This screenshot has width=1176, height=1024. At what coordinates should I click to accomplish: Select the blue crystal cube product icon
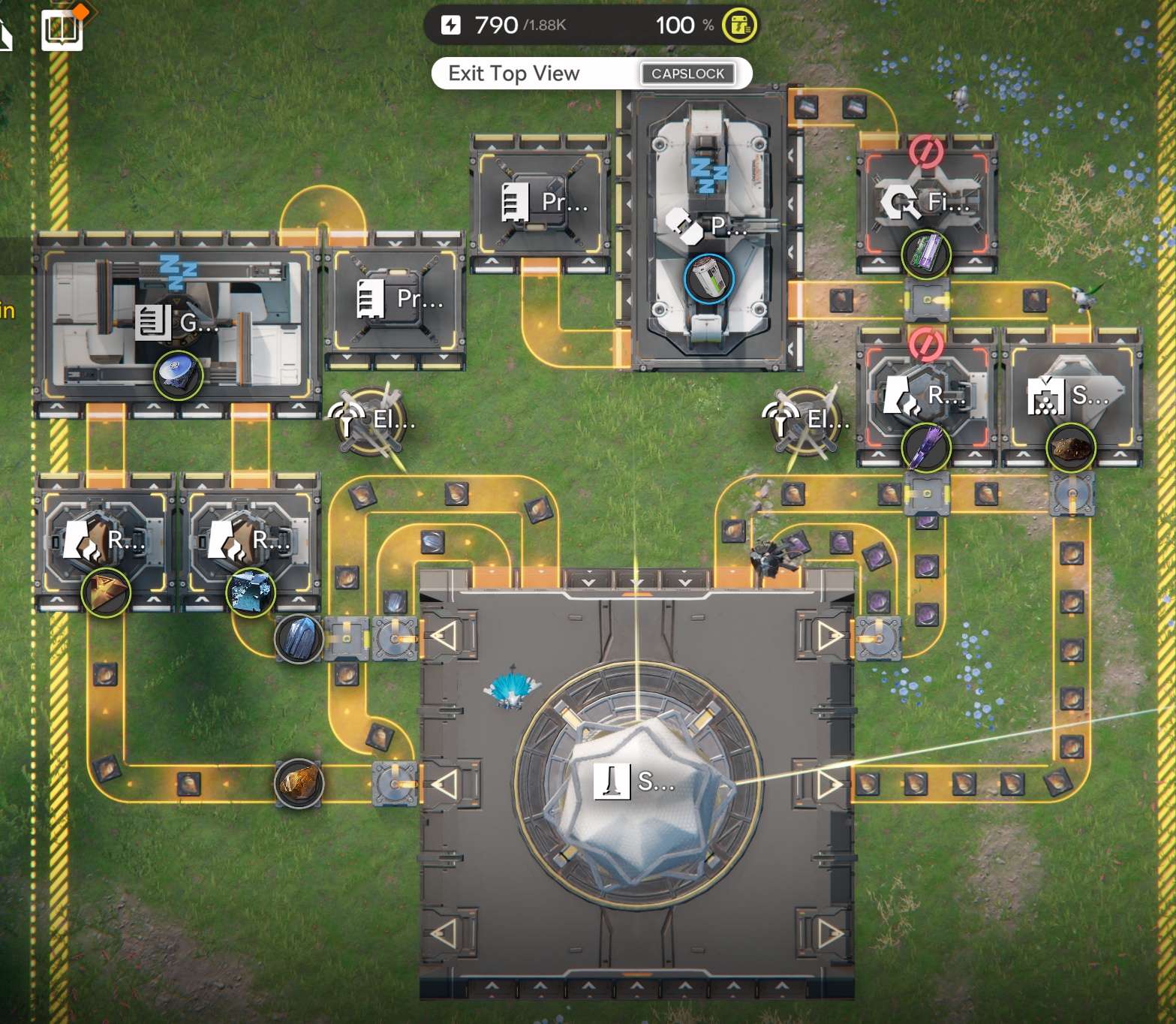pyautogui.click(x=251, y=592)
